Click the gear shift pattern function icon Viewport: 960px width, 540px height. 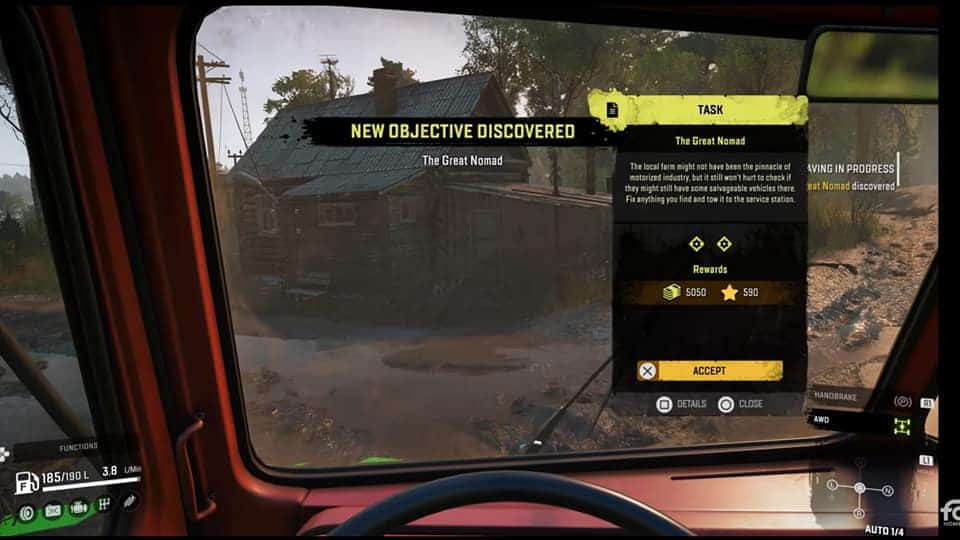tap(104, 505)
